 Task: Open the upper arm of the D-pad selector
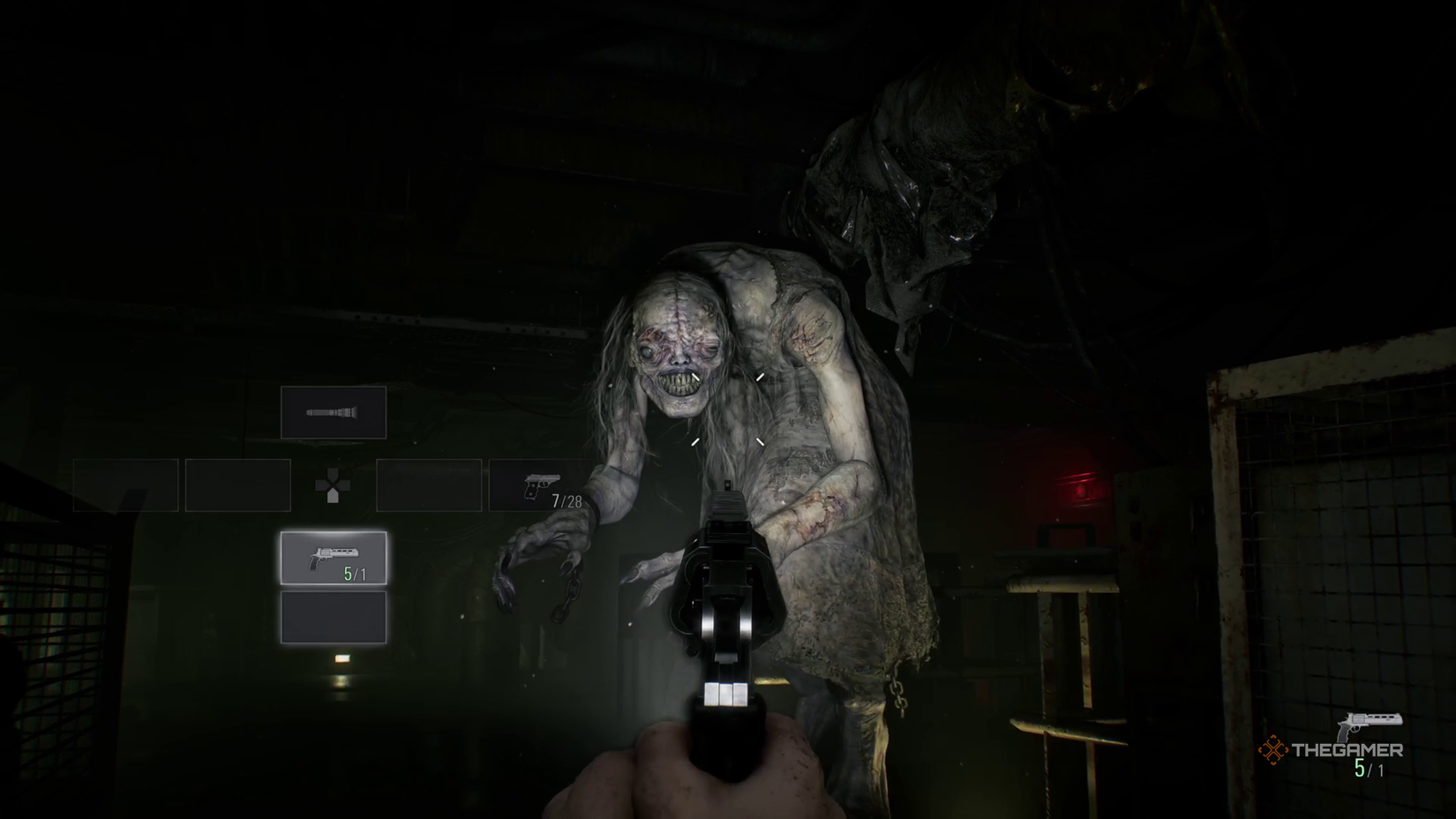pos(333,472)
